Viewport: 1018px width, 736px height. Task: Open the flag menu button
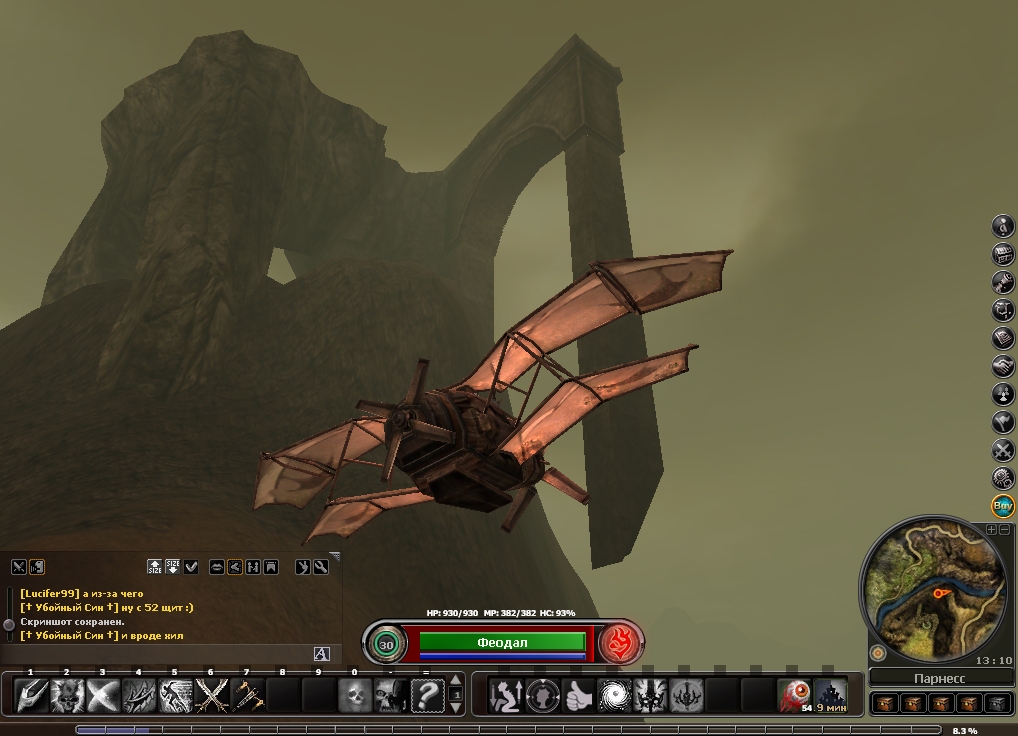1003,423
